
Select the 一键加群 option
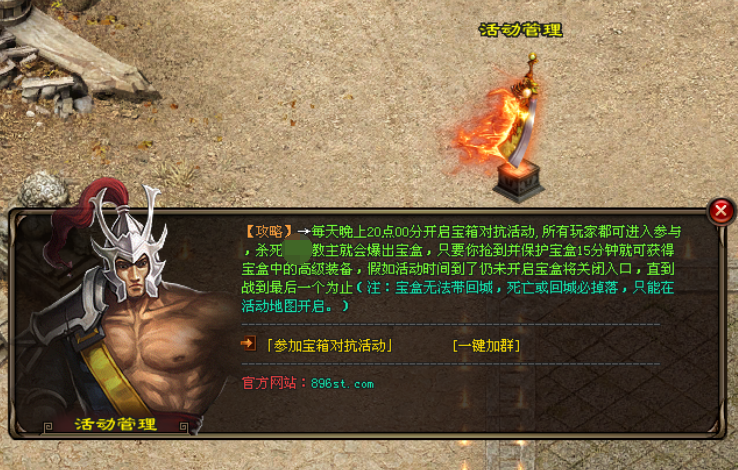point(486,346)
